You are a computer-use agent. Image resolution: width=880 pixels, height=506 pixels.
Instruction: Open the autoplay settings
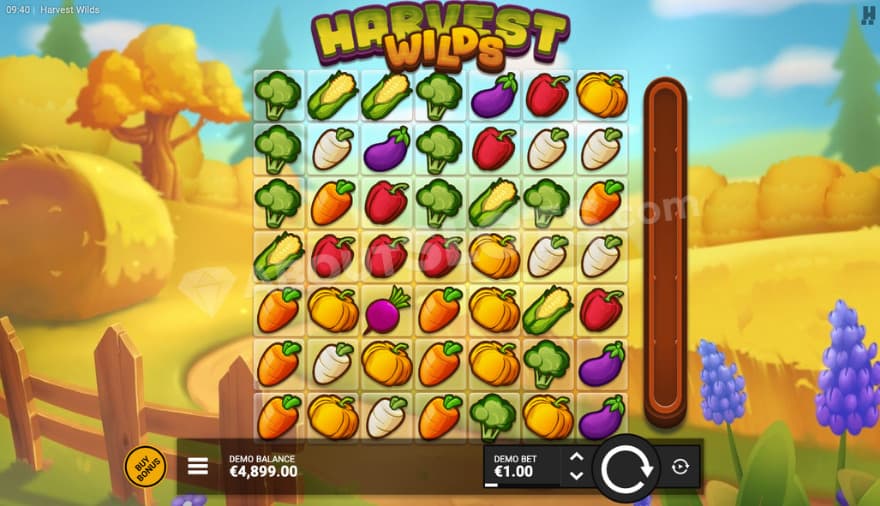tap(680, 467)
